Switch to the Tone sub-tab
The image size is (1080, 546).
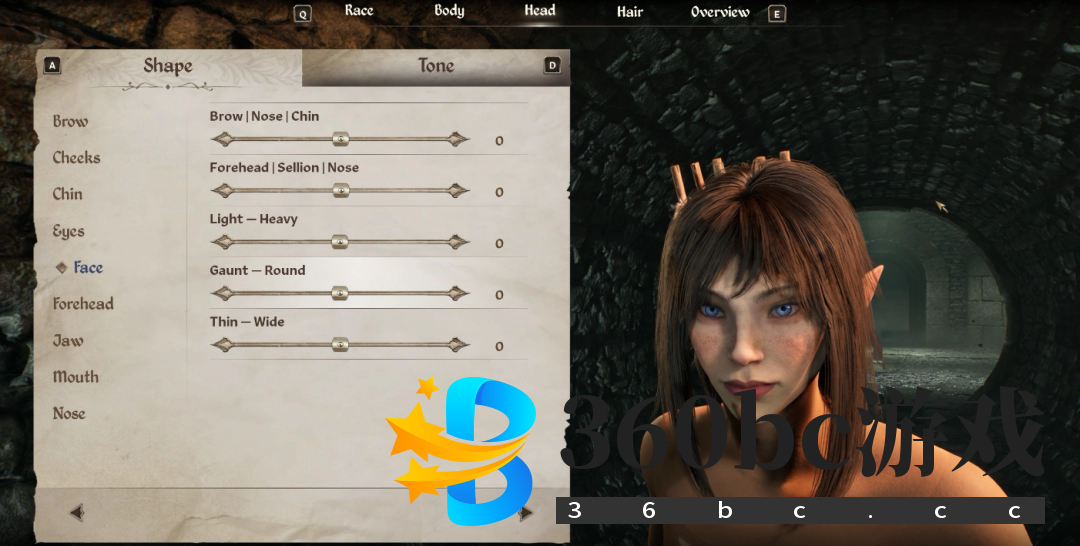click(436, 66)
